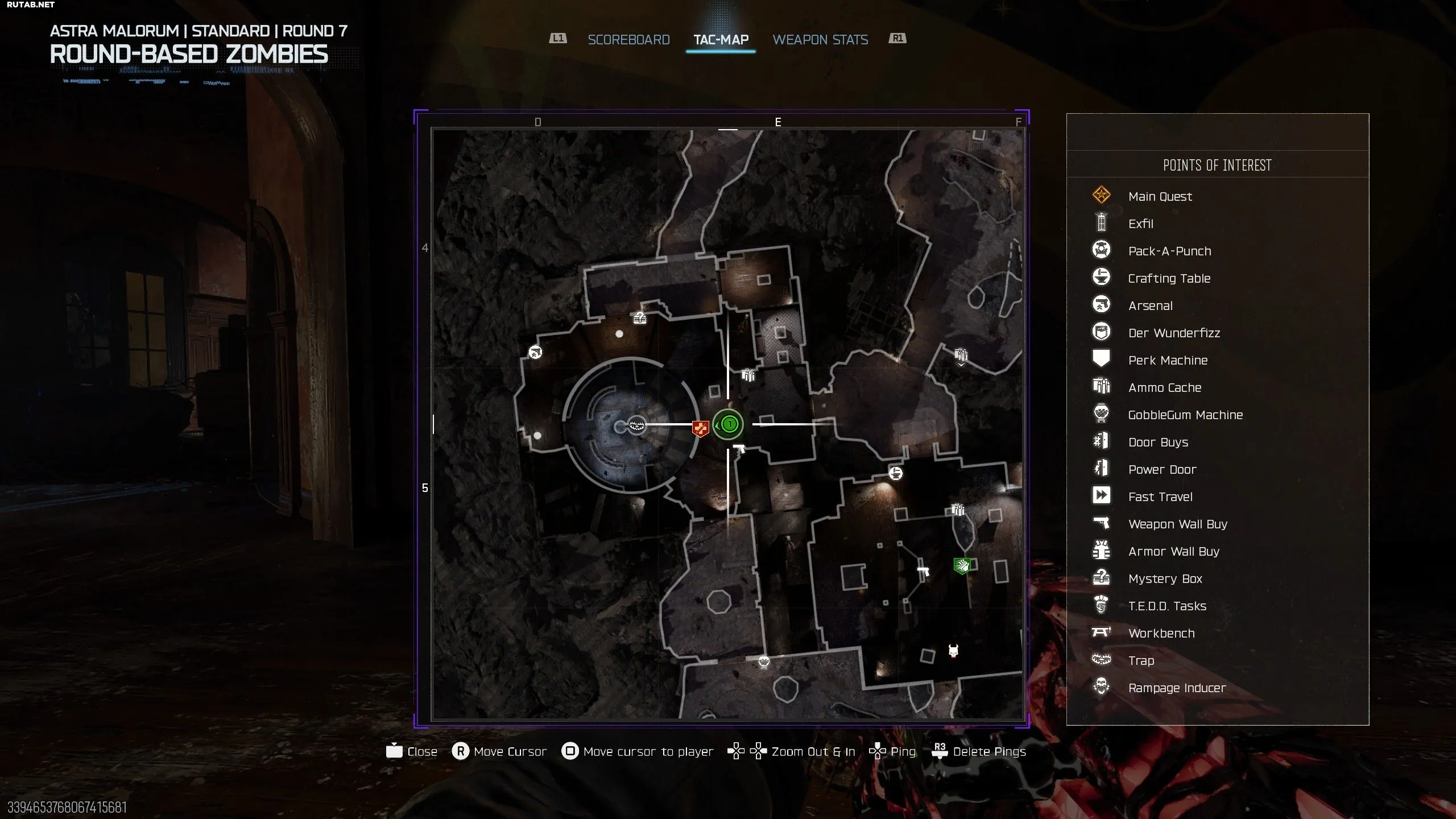Click T.E.D.D. Tasks in the legend
This screenshot has width=1456, height=819.
click(1167, 606)
